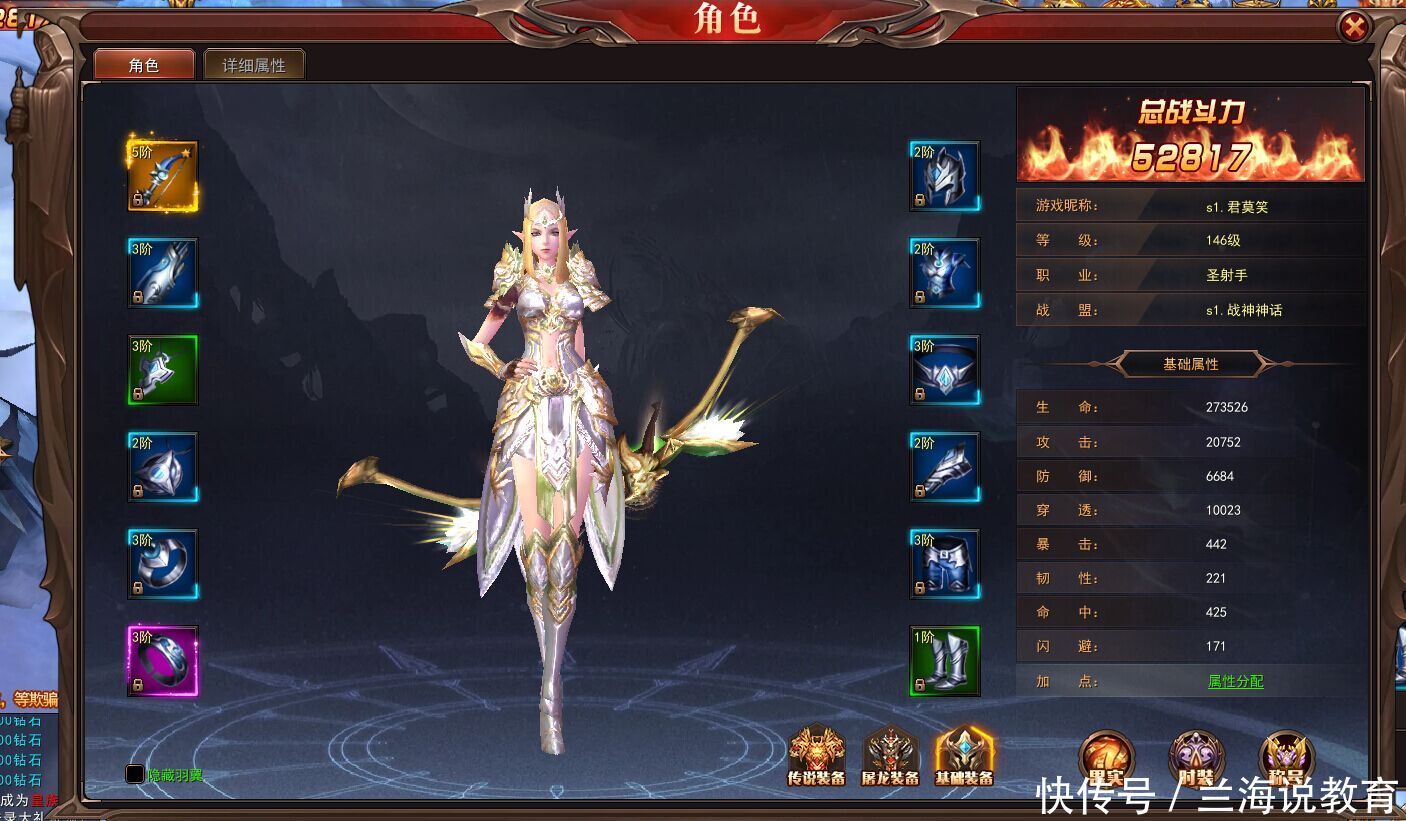The image size is (1406, 821).
Task: Select the 3阶 blue pants slot
Action: [x=944, y=564]
